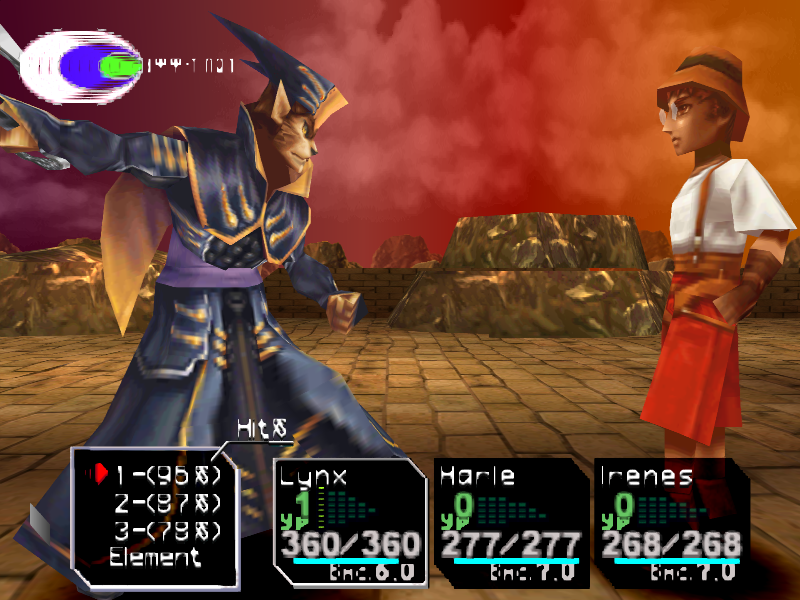Image resolution: width=800 pixels, height=600 pixels.
Task: Pick attack option 3 with 78% hit
Action: [x=166, y=530]
